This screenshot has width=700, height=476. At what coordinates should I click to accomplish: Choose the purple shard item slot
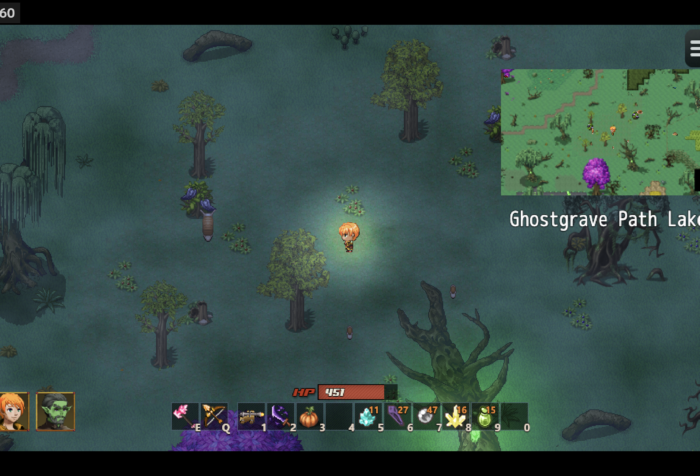tap(397, 416)
